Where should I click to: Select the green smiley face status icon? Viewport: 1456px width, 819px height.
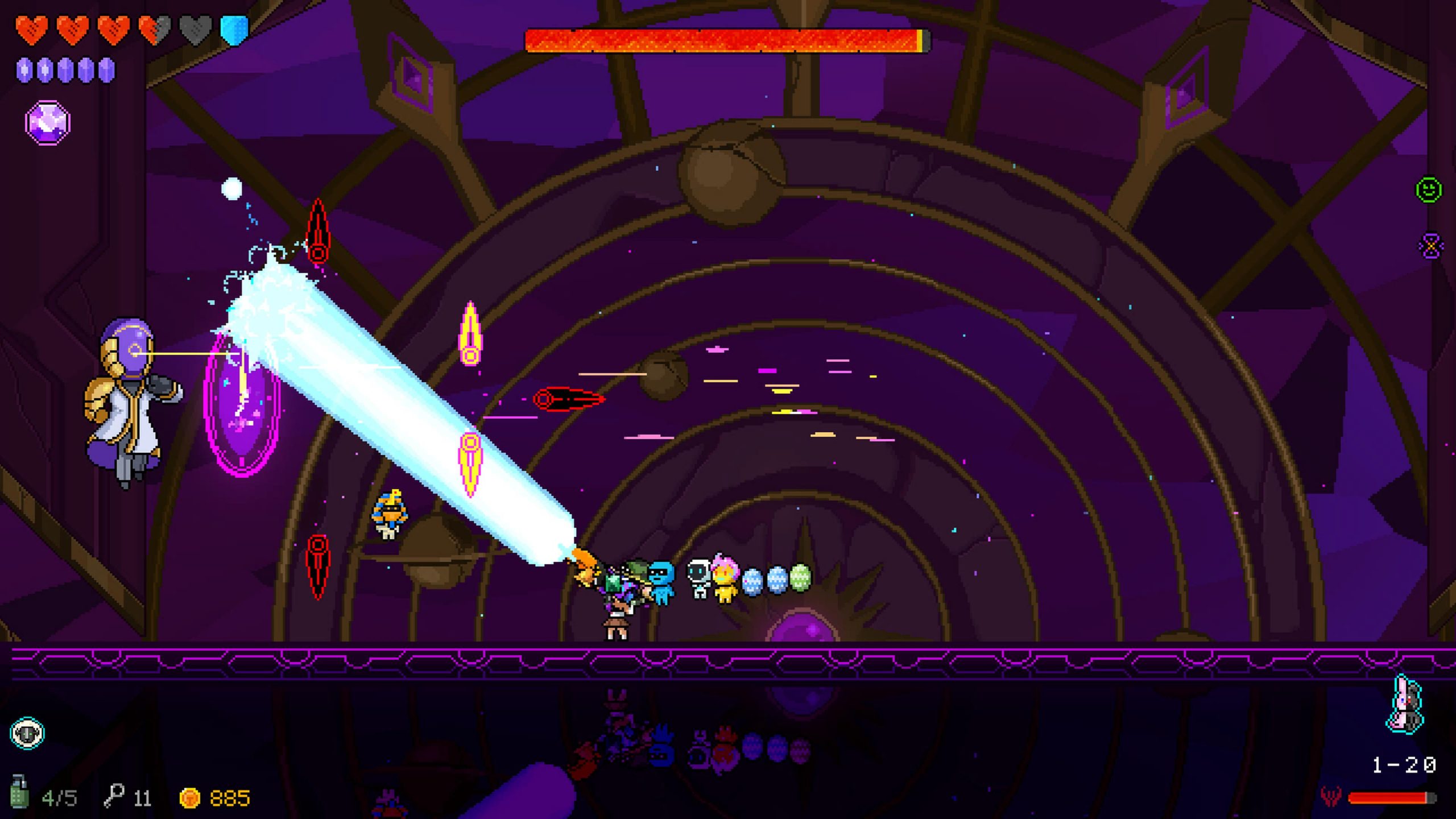point(1428,189)
